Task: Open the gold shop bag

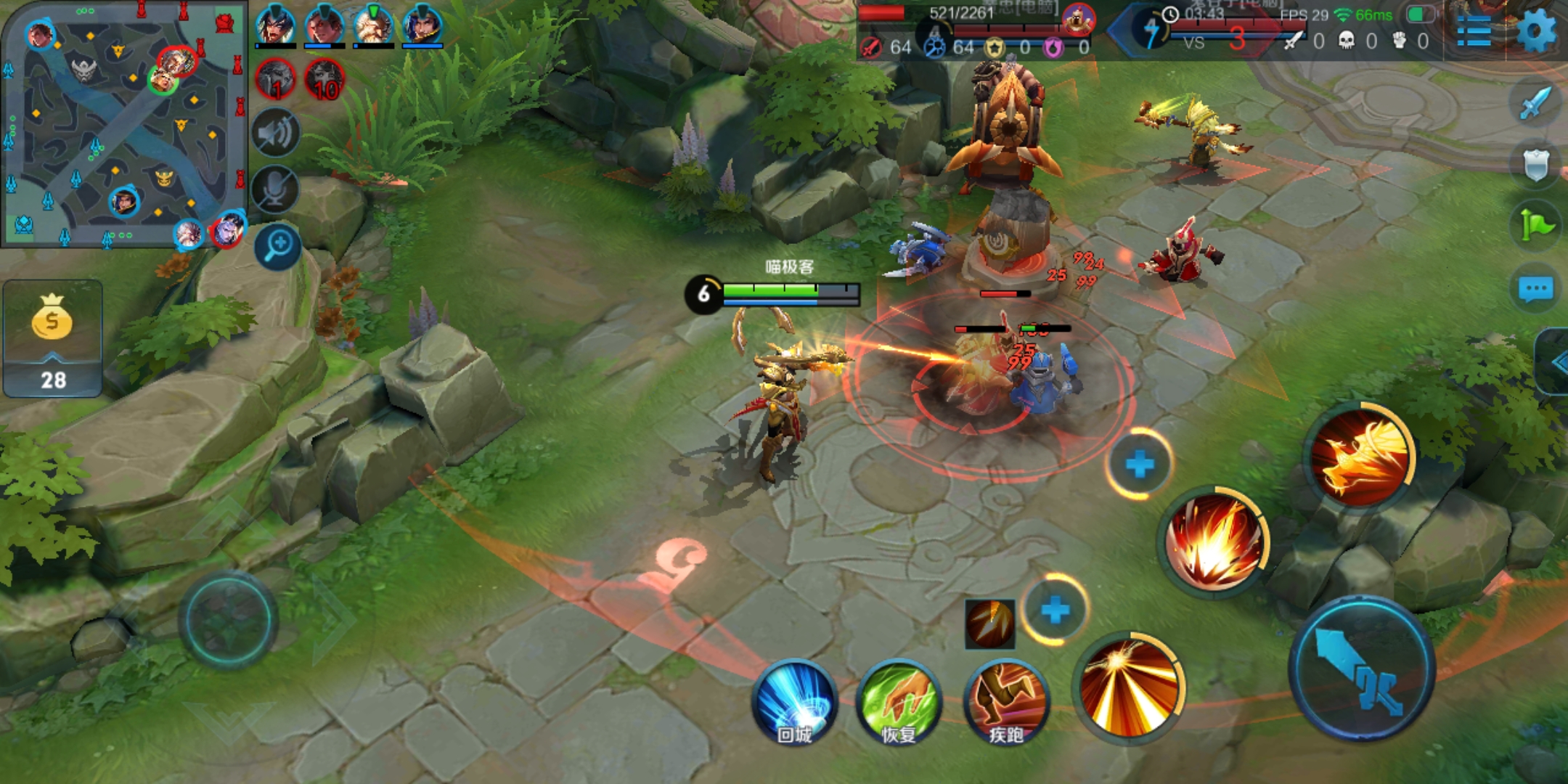Action: pyautogui.click(x=52, y=319)
